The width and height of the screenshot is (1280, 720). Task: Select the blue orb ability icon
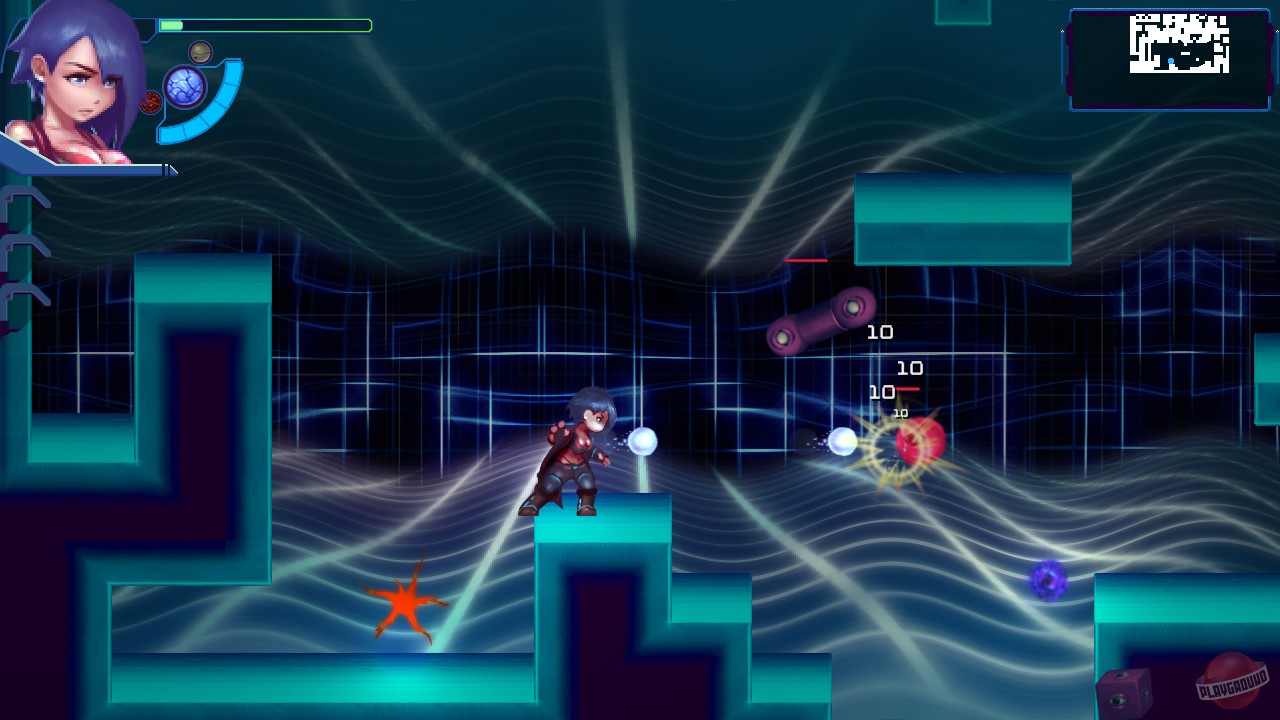coord(186,86)
